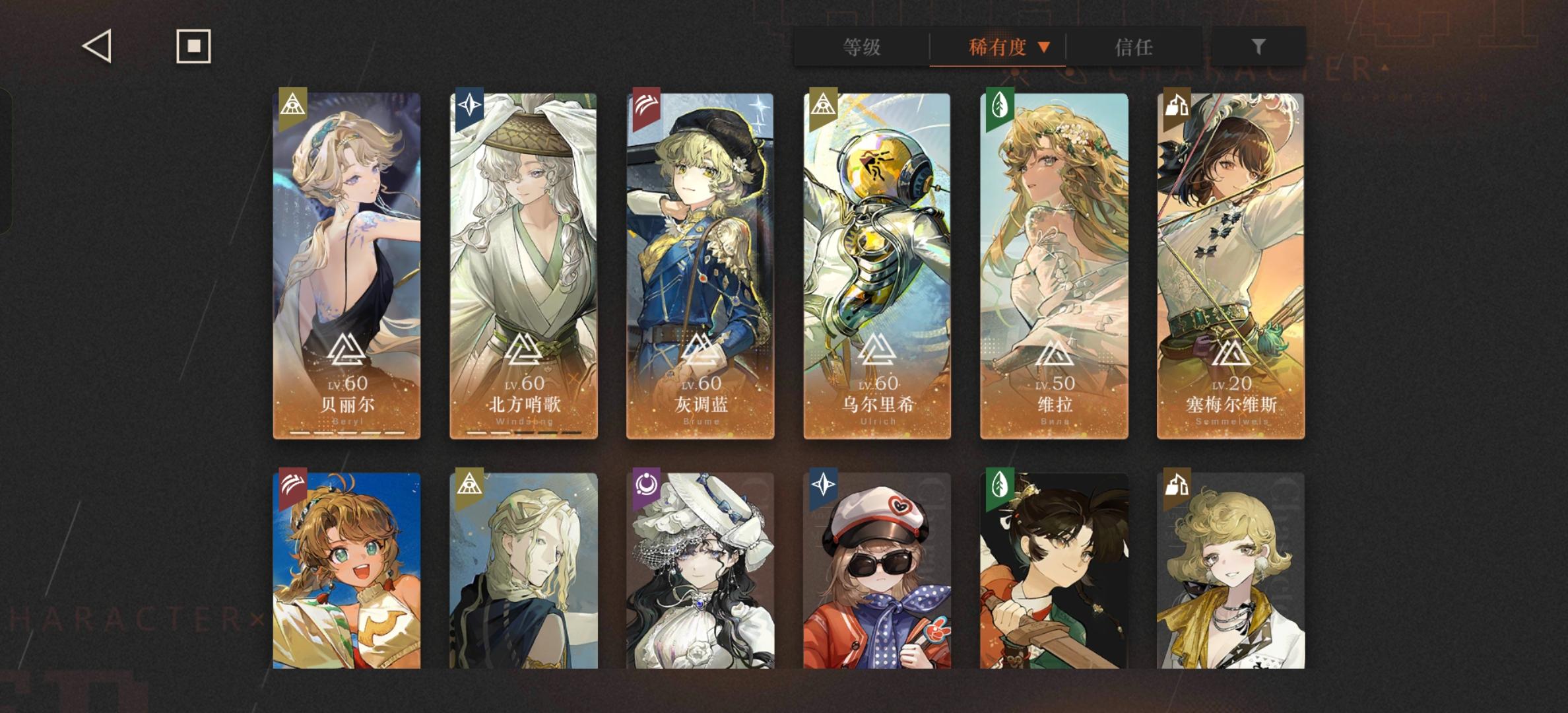Click the red faction icon on Brume's card
1568x713 pixels.
[647, 106]
